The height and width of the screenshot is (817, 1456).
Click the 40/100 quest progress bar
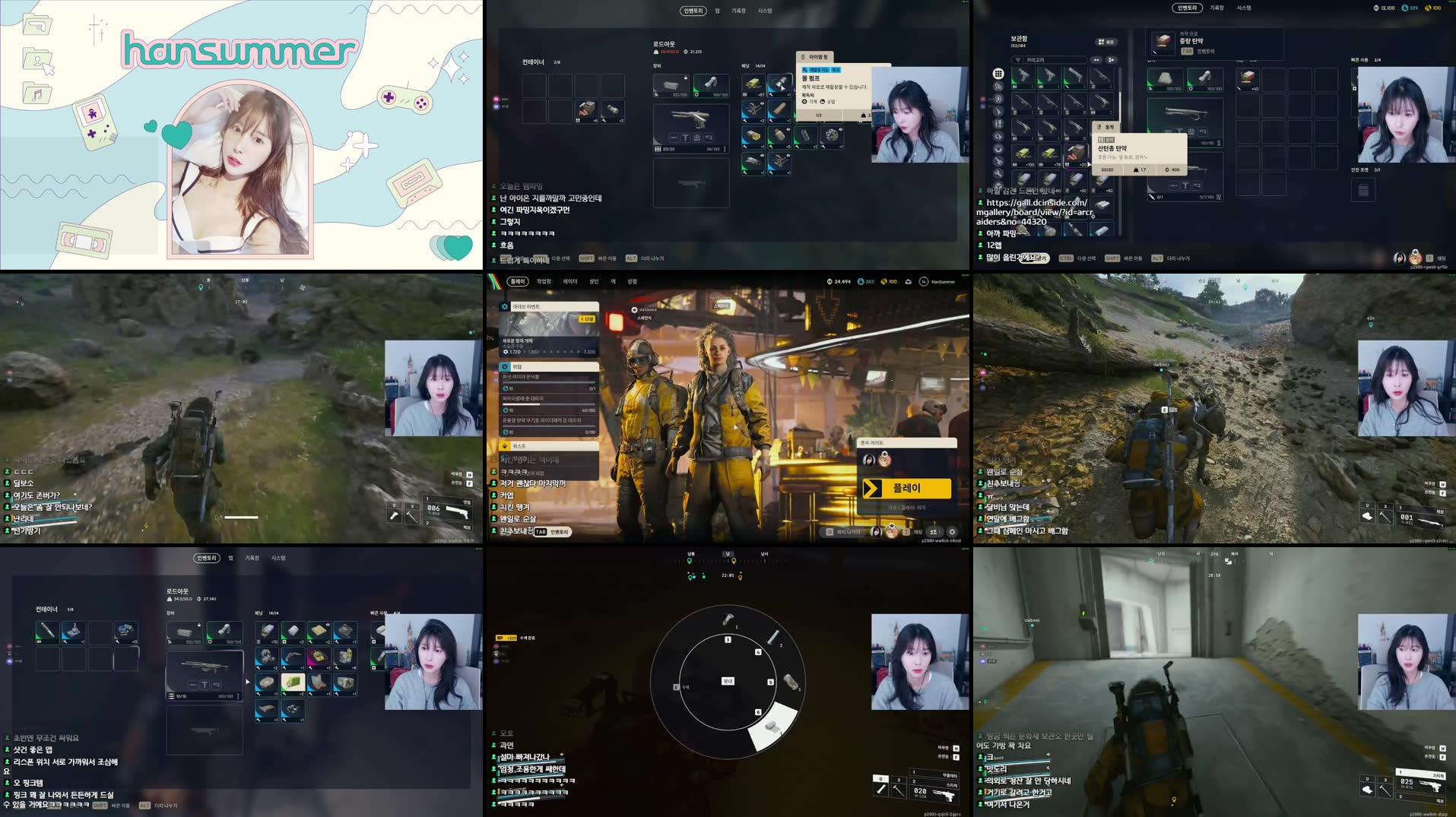[548, 404]
